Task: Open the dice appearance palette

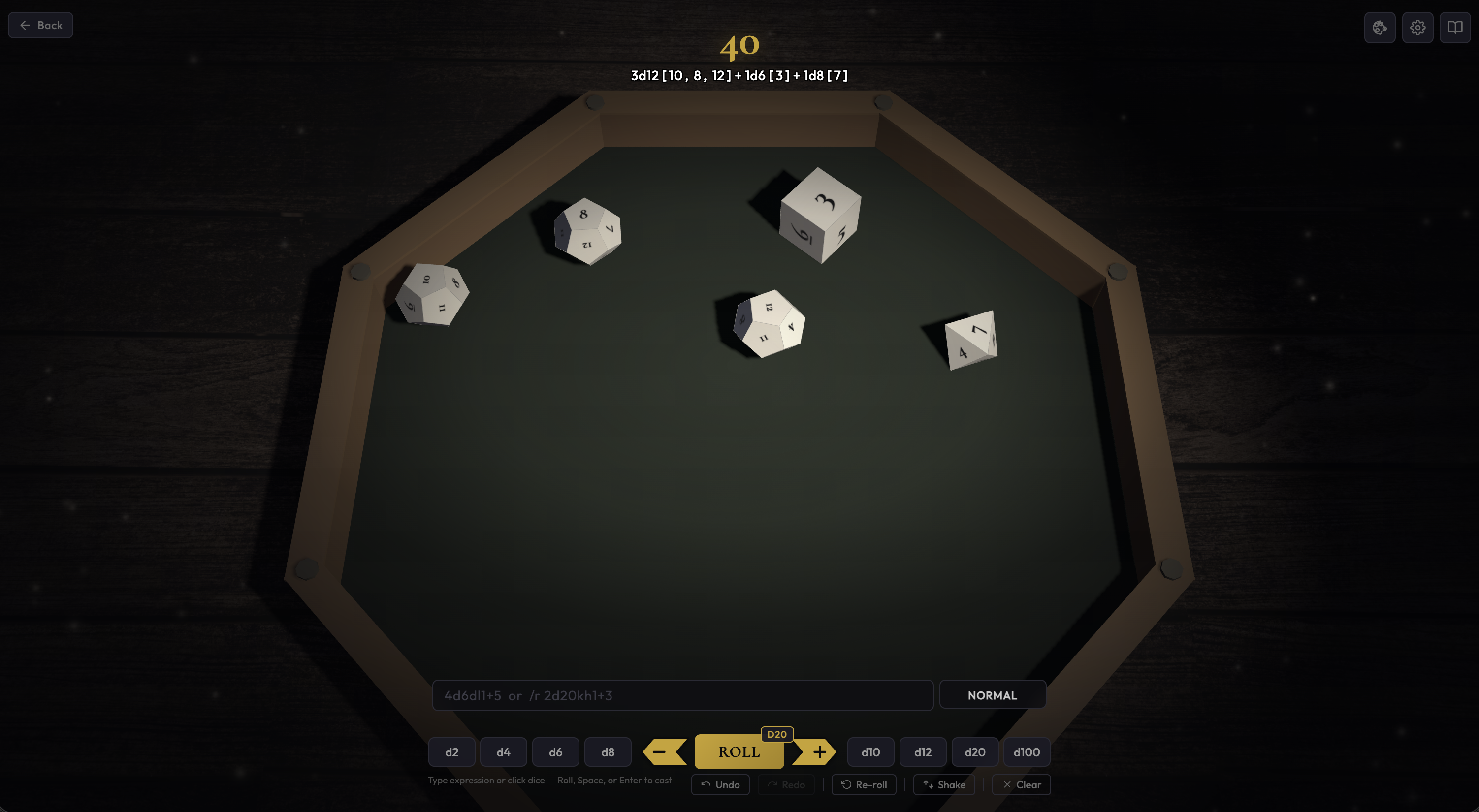Action: click(1380, 27)
